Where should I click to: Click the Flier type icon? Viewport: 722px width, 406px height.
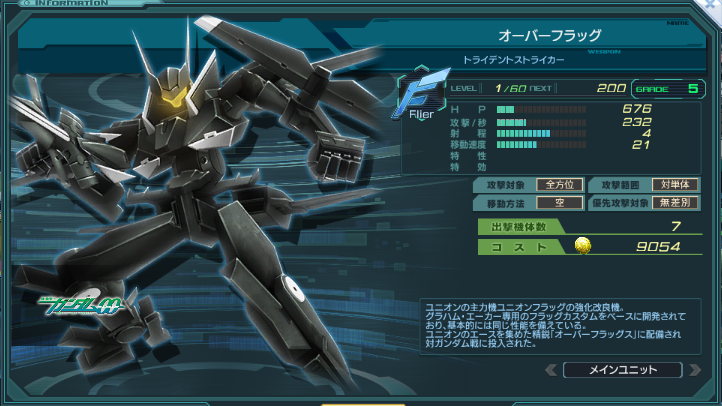[412, 97]
